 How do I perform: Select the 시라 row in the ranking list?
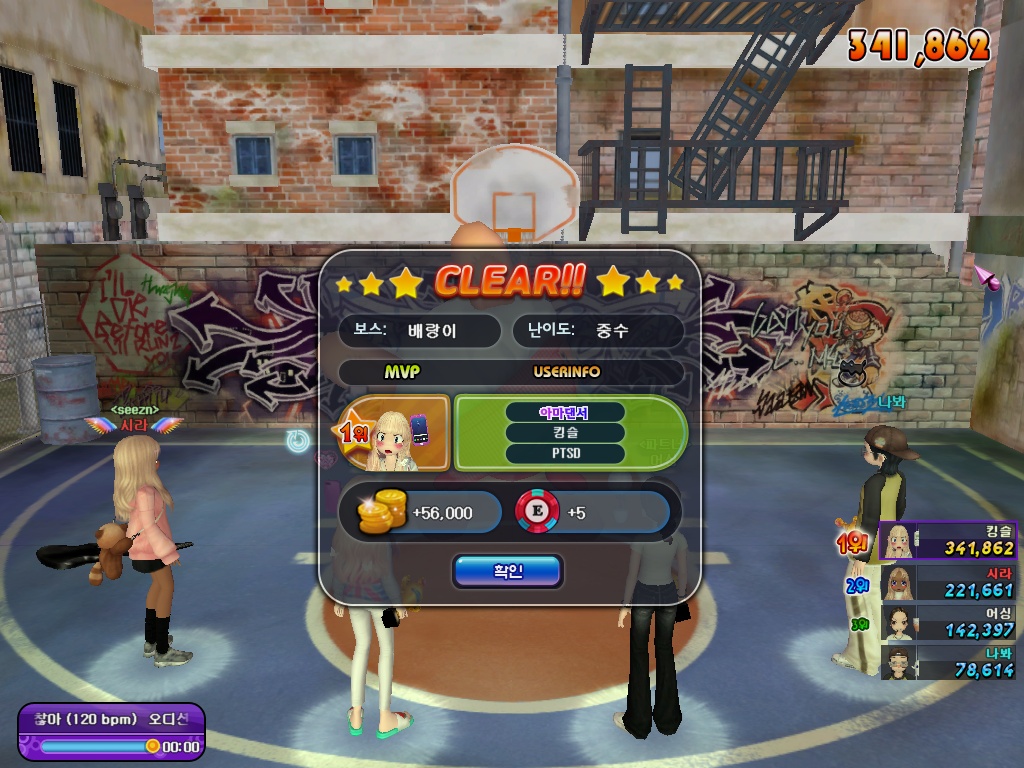click(947, 581)
